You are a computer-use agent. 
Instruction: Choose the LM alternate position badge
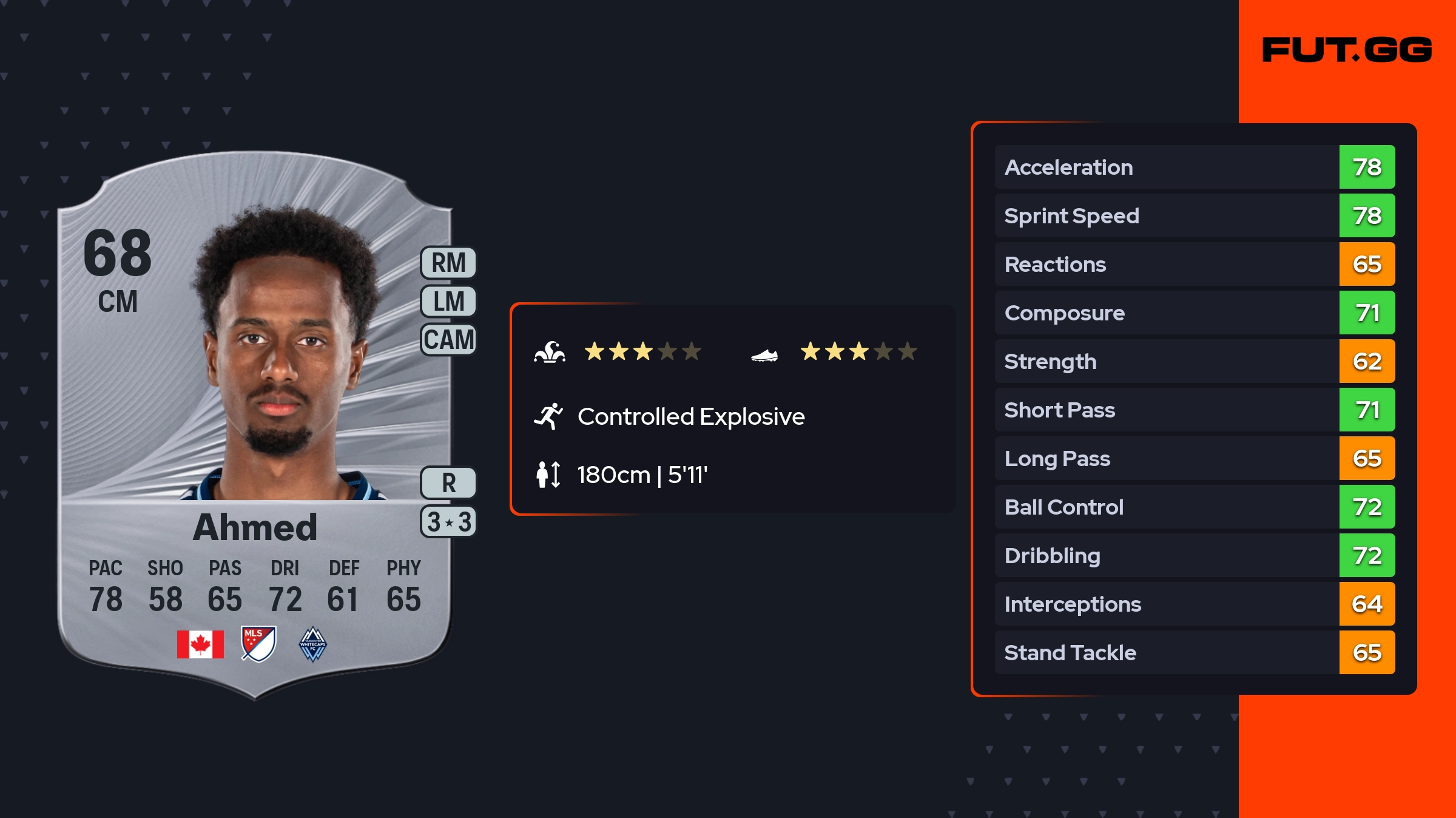[x=448, y=301]
